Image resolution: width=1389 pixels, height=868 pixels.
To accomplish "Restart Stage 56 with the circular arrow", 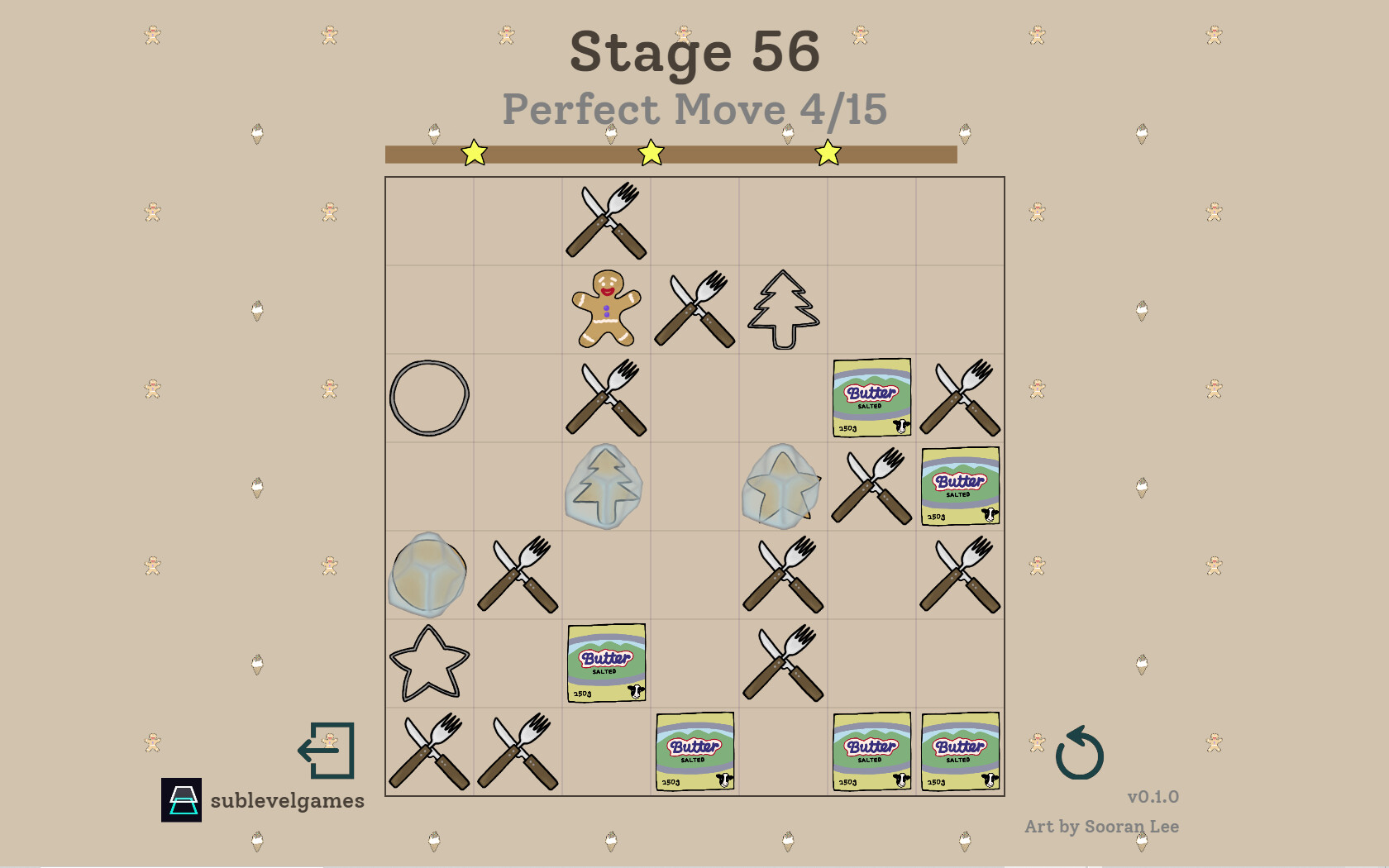I will (1081, 754).
